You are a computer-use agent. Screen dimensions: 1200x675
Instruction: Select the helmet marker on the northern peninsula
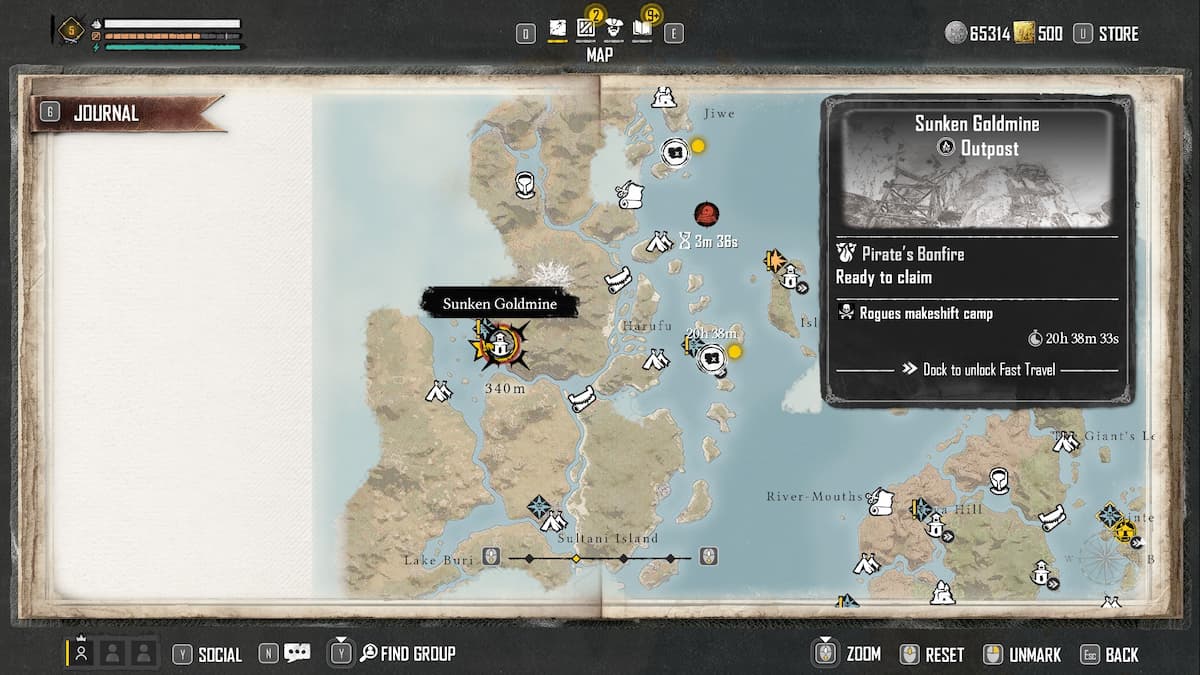pos(525,184)
